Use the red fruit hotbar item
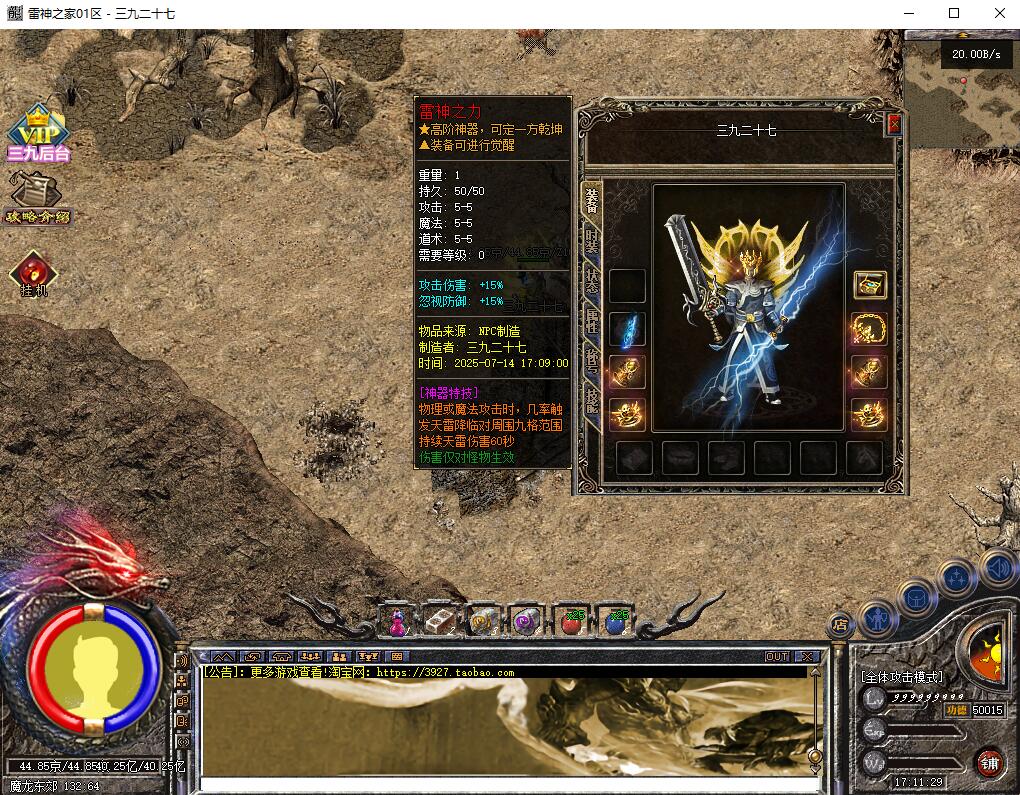The height and width of the screenshot is (795, 1020). click(572, 622)
